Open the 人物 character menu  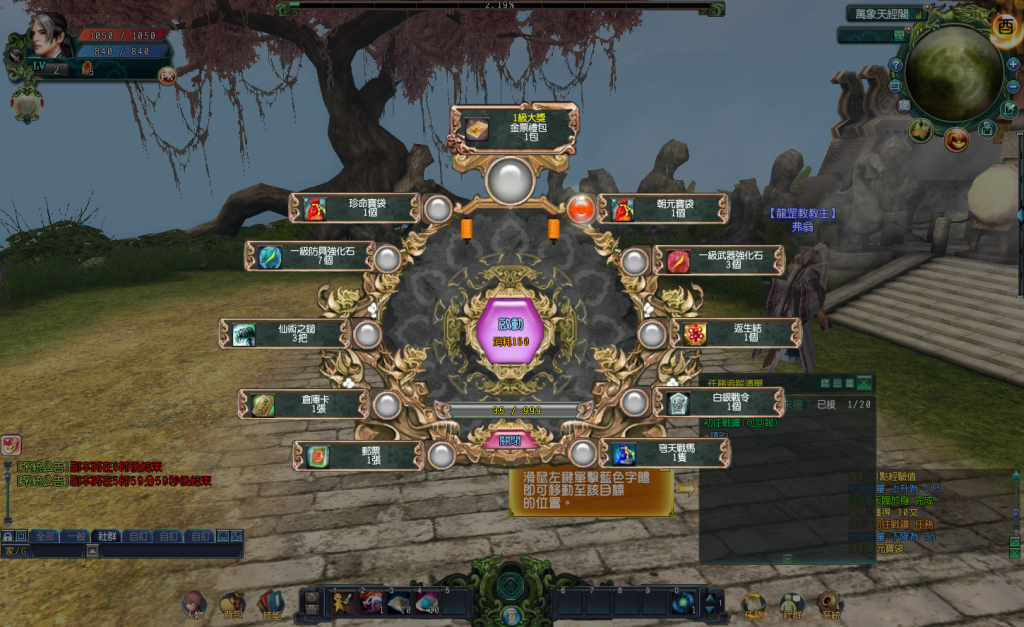[x=193, y=603]
